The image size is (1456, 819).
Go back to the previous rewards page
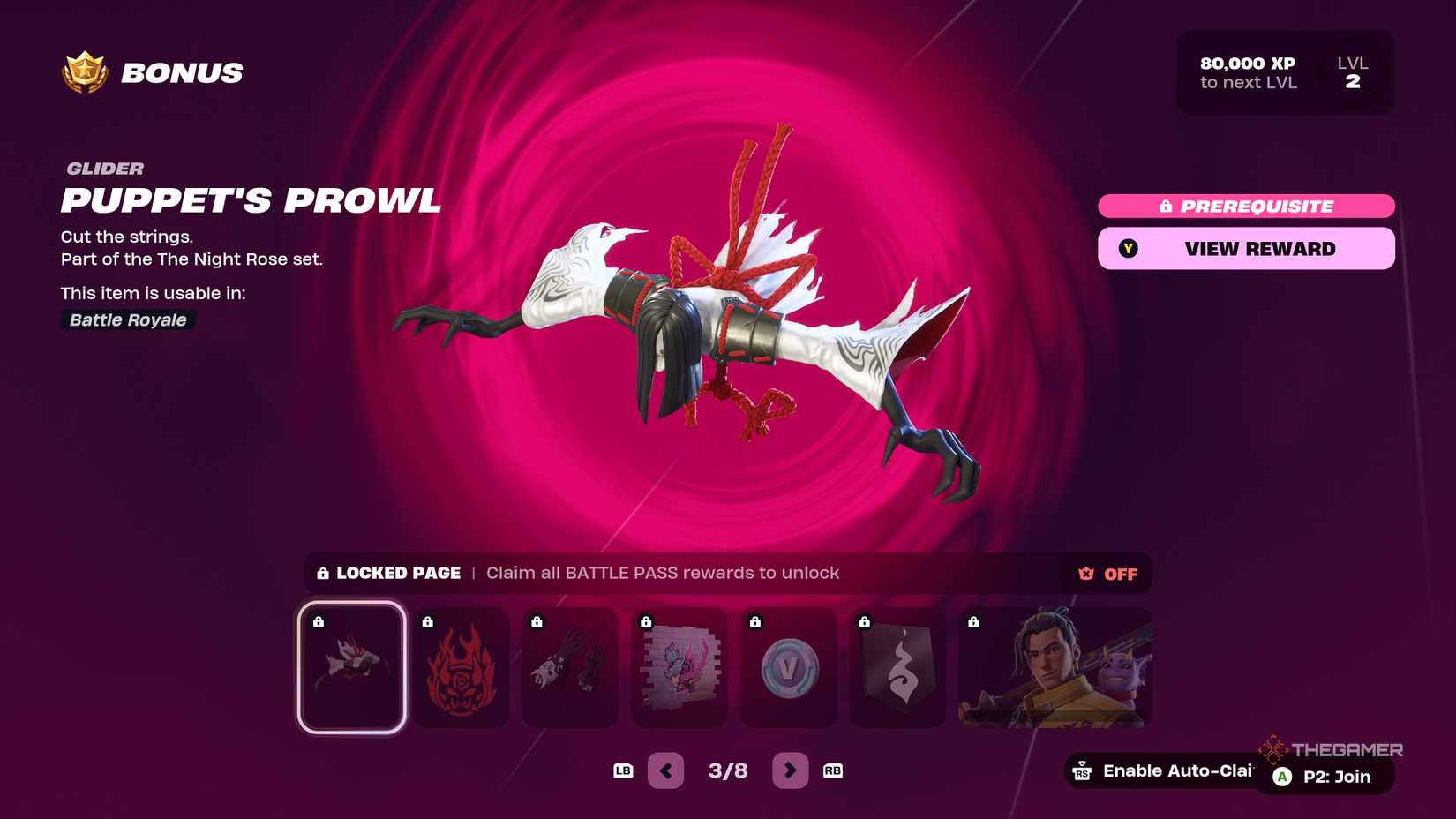point(666,770)
